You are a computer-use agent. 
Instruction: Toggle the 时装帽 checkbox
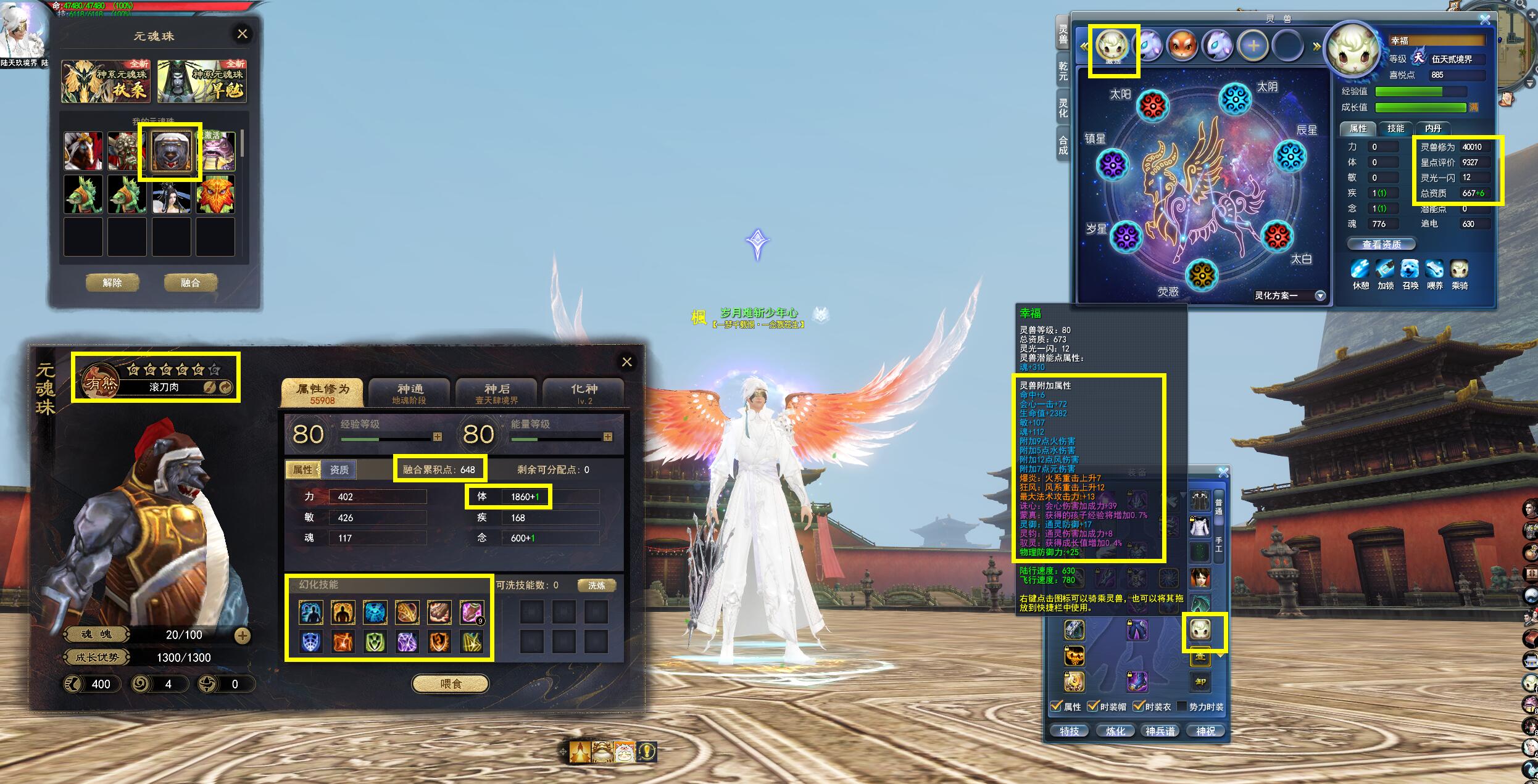1093,706
